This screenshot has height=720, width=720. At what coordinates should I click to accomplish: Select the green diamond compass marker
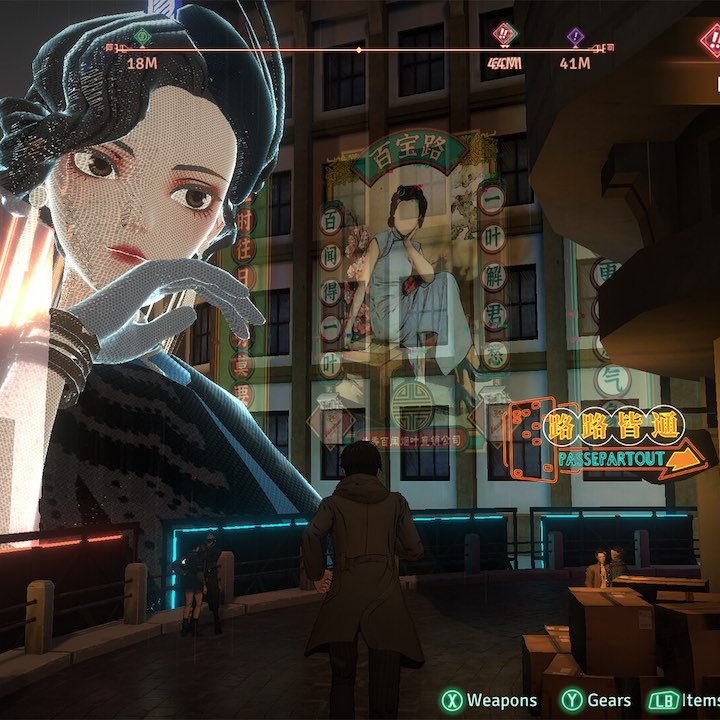coord(141,38)
